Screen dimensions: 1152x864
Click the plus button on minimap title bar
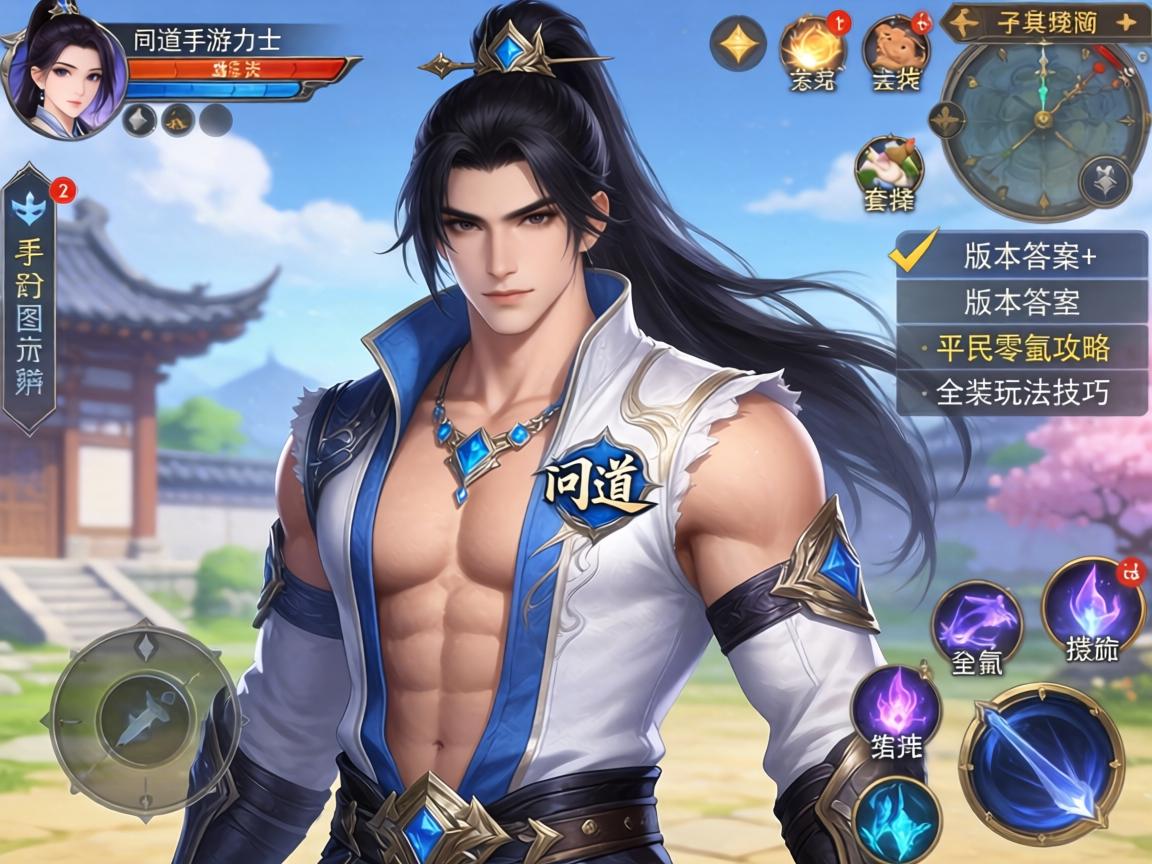pyautogui.click(x=1127, y=23)
